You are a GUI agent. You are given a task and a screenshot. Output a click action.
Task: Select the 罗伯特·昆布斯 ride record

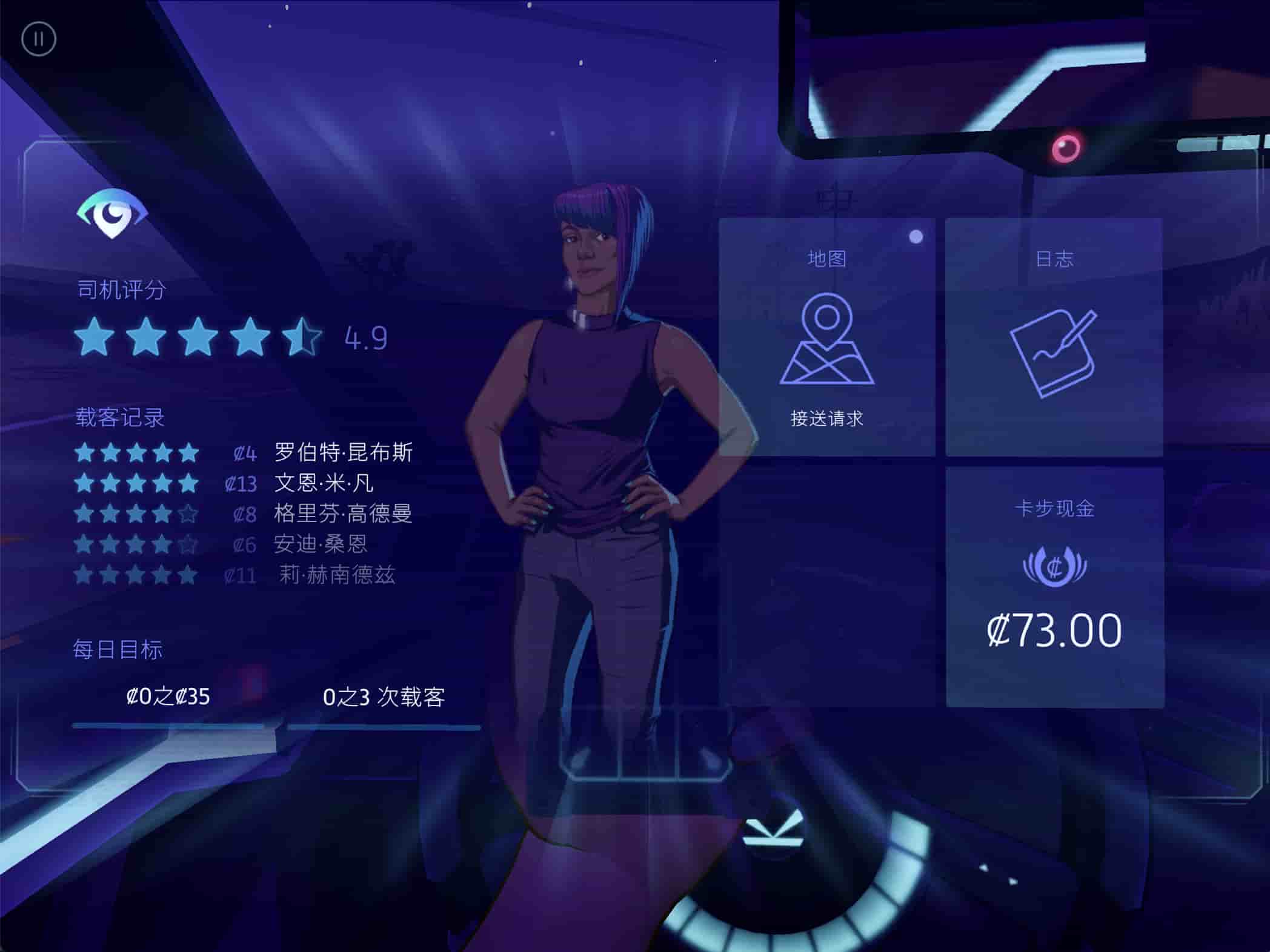click(343, 452)
